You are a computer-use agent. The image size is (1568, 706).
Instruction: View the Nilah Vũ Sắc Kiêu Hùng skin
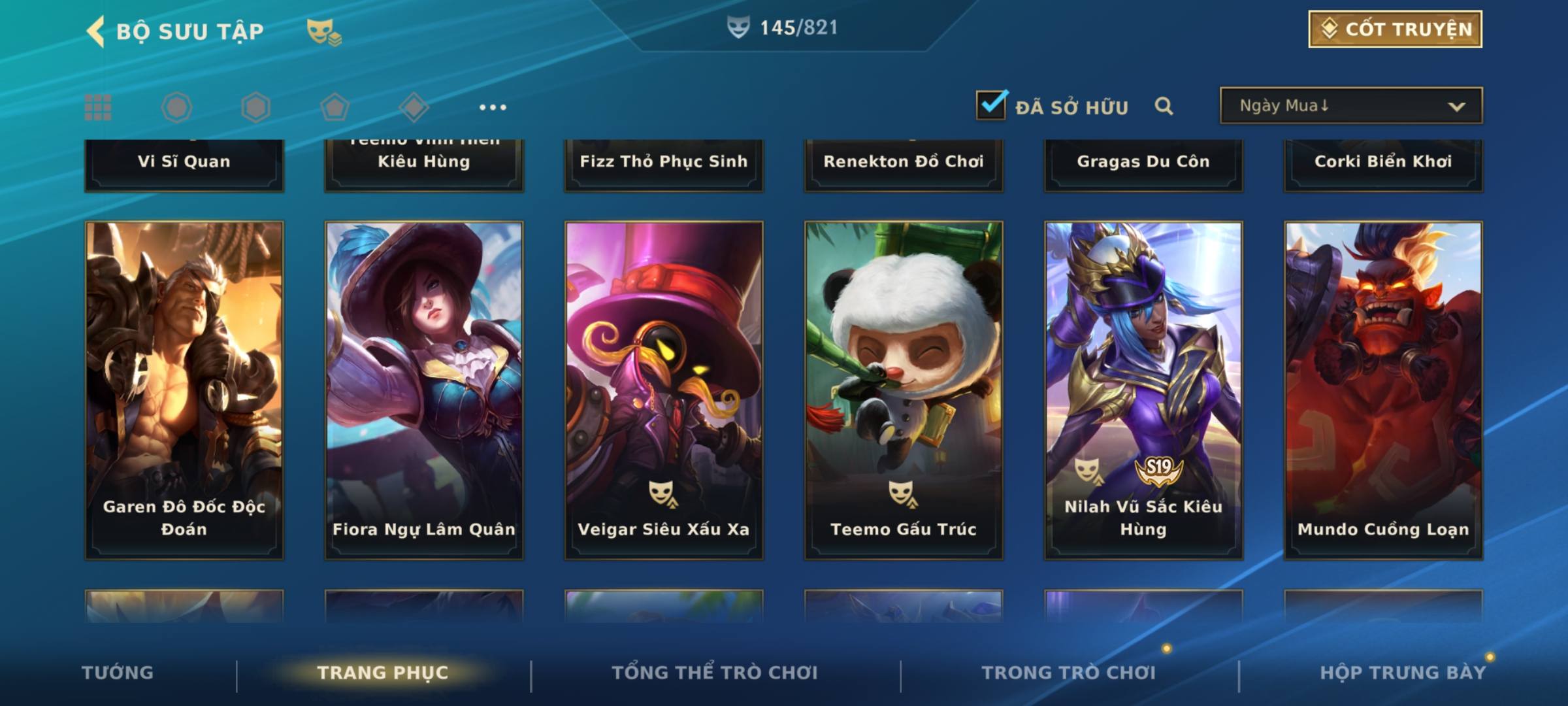click(1143, 390)
